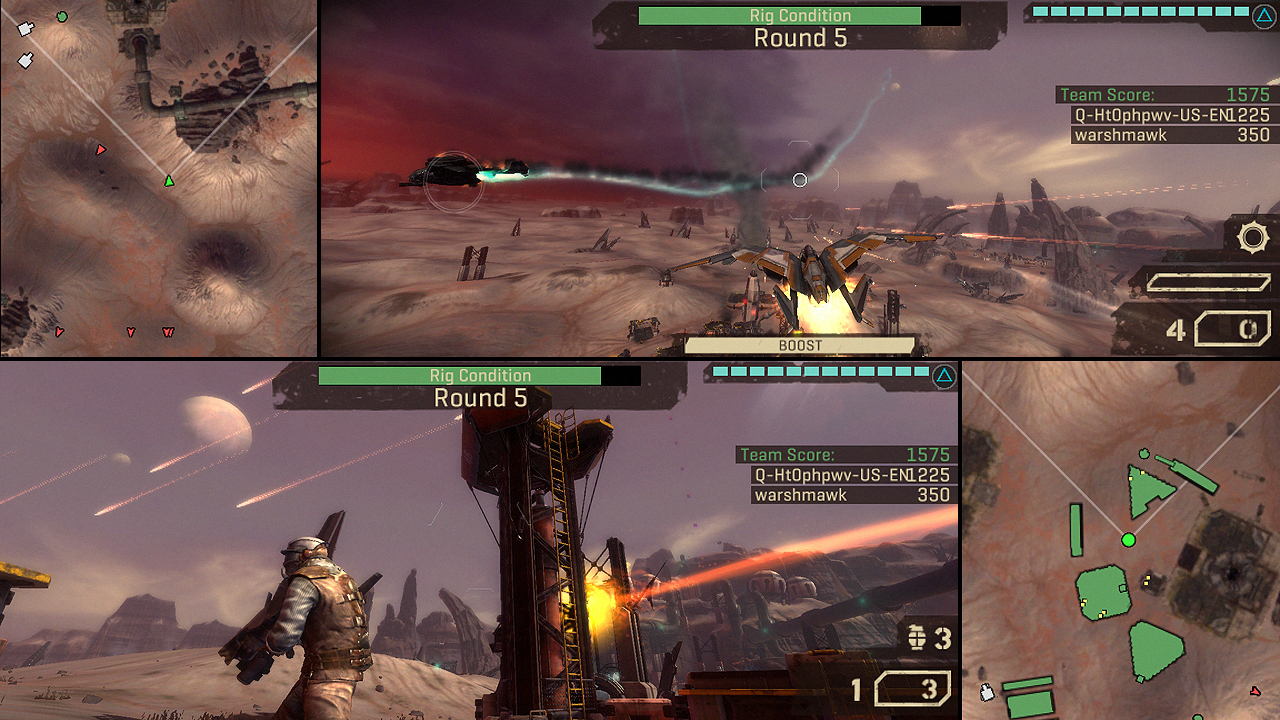Click the green circle marker on the base minimap

1129,540
